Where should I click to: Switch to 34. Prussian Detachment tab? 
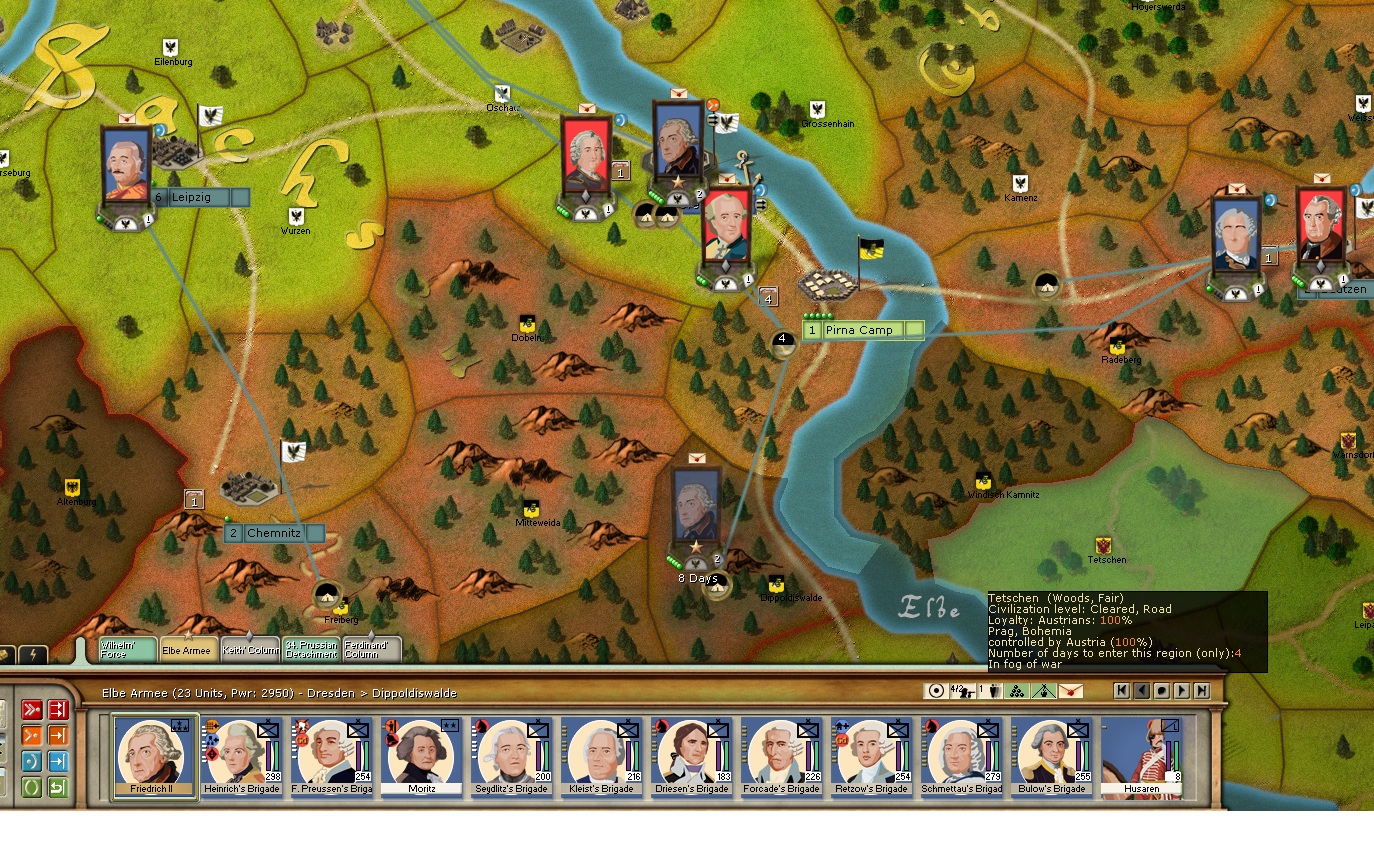(311, 649)
